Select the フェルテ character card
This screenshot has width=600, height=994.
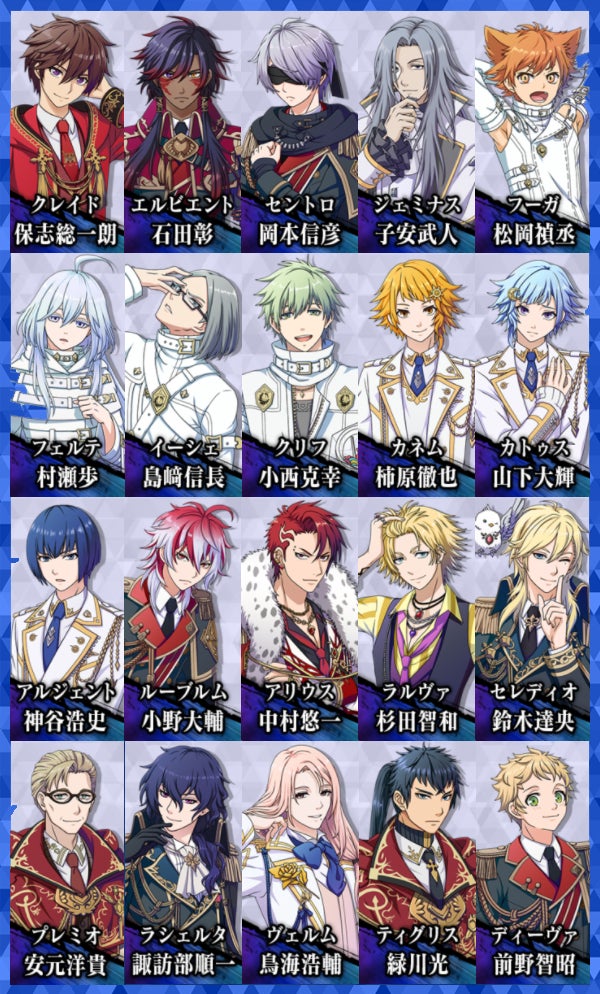click(x=66, y=374)
